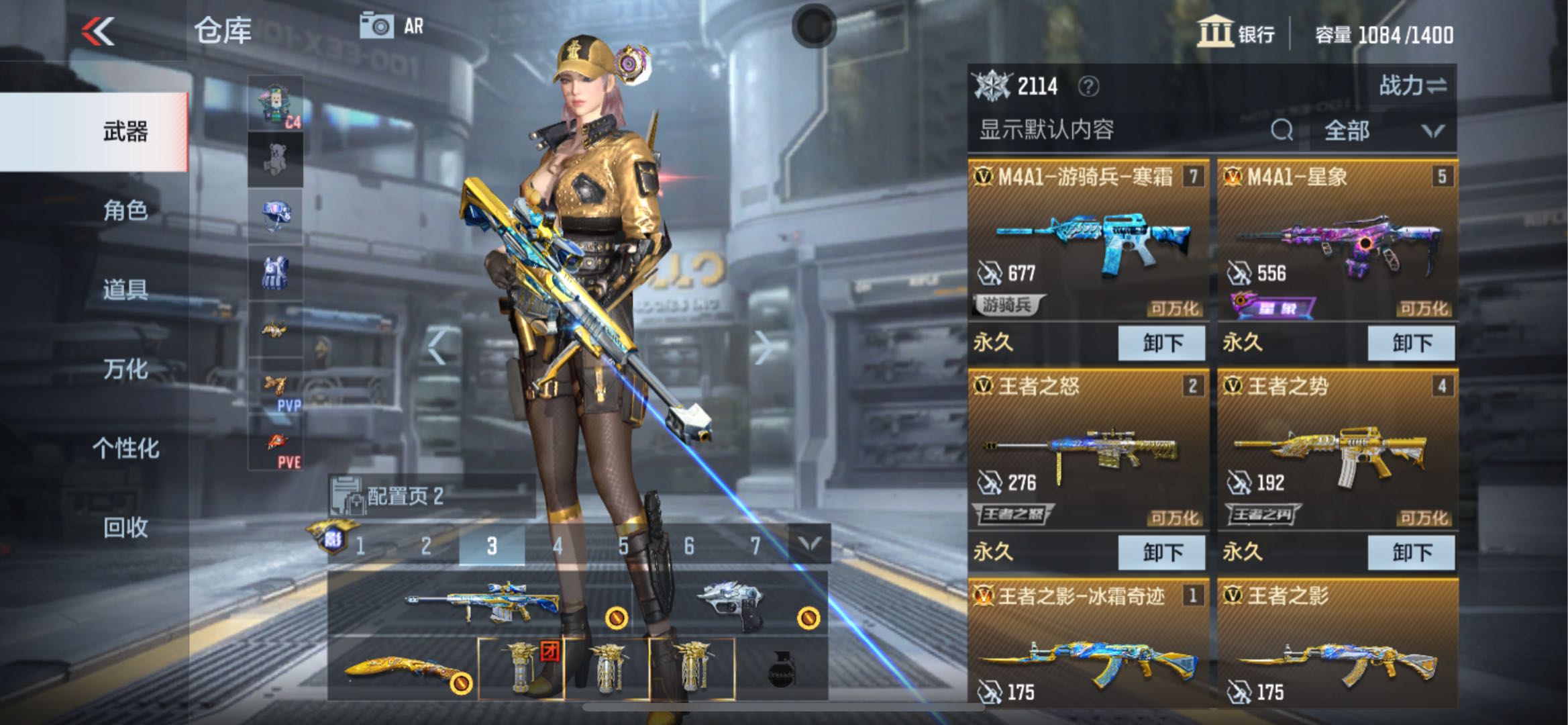Image resolution: width=1568 pixels, height=725 pixels.
Task: Select the golden melee knife slot
Action: (x=403, y=670)
